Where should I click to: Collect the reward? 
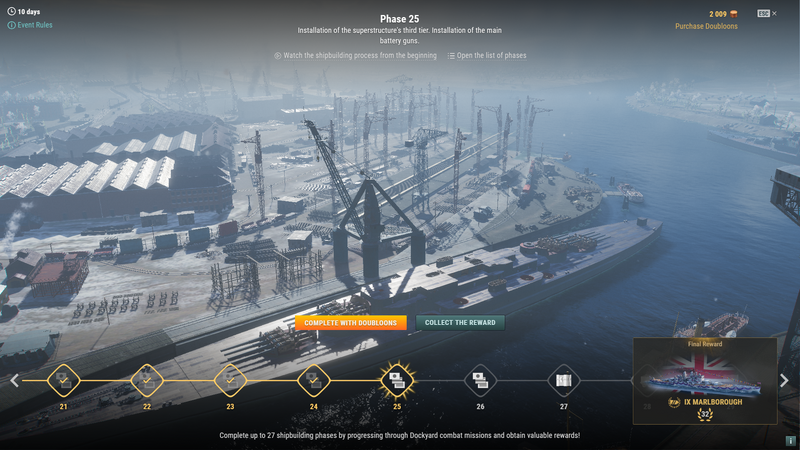(x=460, y=323)
